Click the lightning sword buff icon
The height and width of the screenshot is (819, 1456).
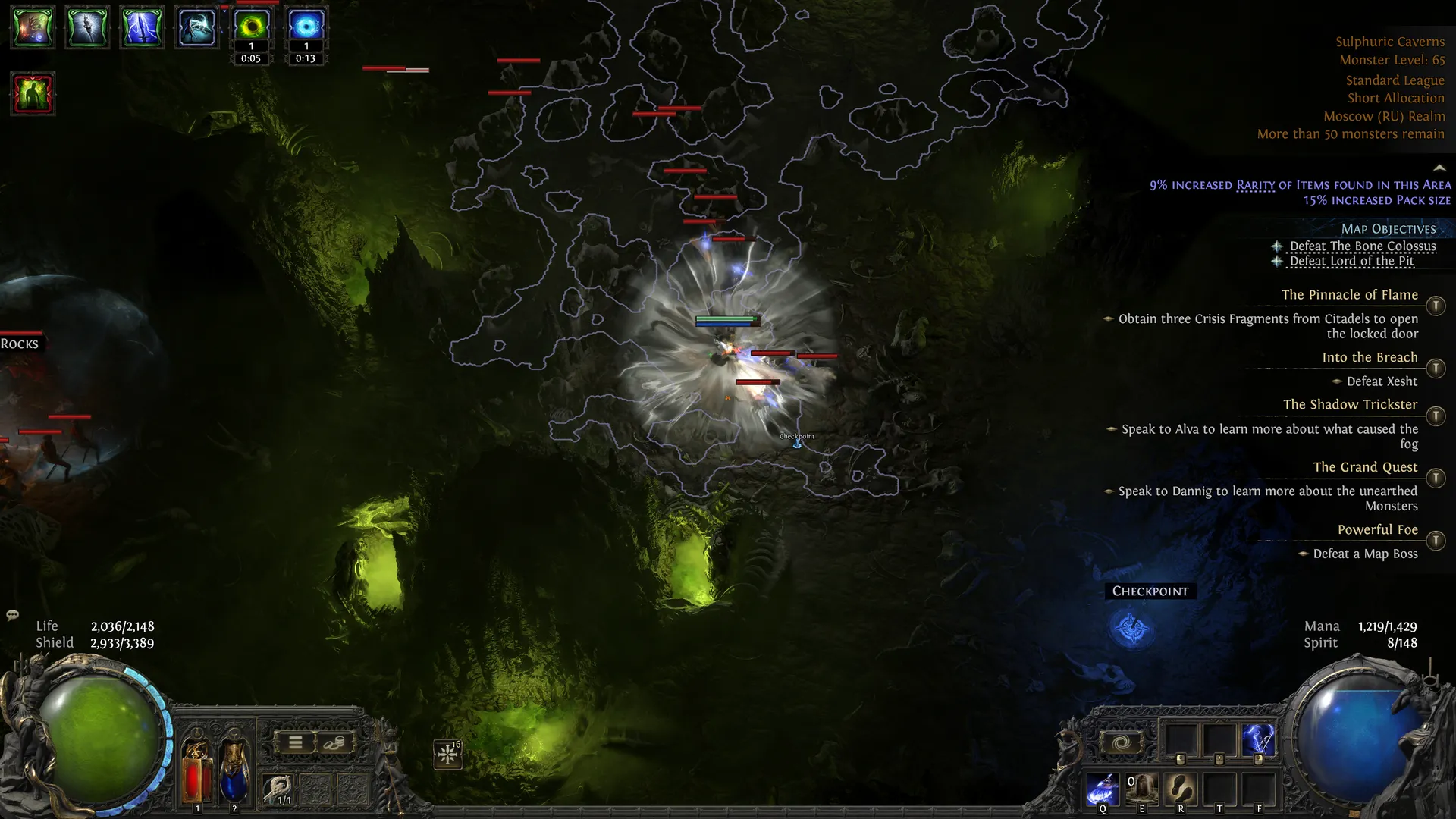point(142,27)
